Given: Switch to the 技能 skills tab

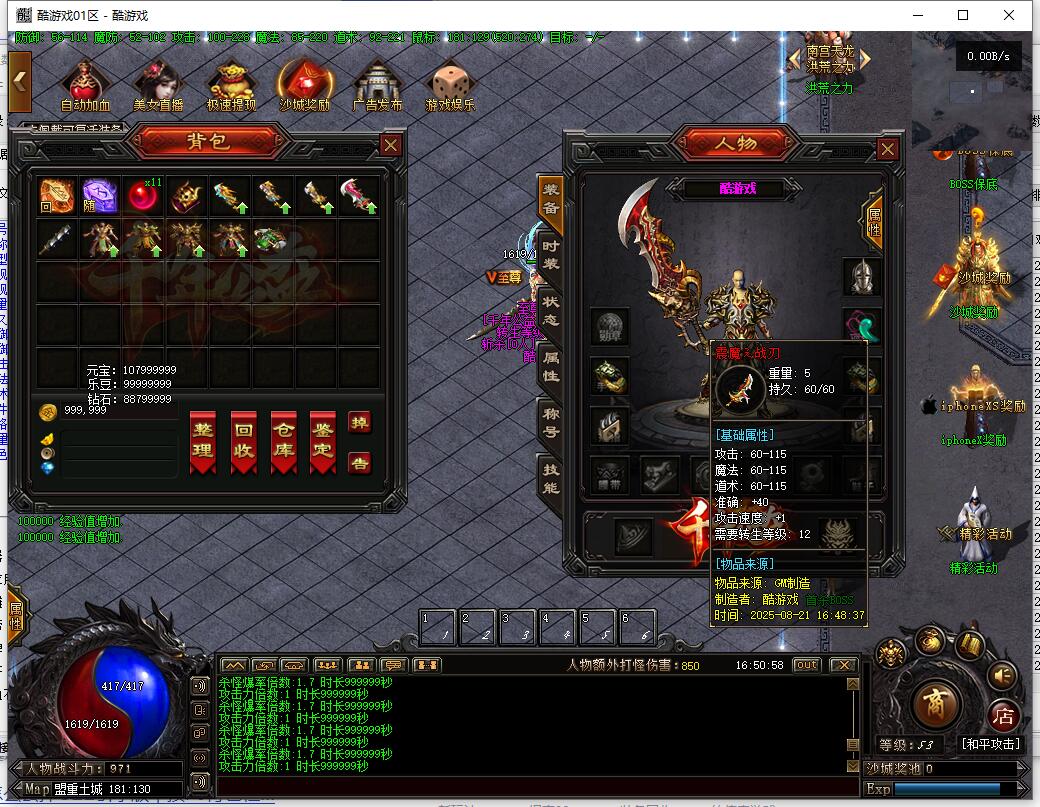Looking at the screenshot, I should pyautogui.click(x=550, y=479).
